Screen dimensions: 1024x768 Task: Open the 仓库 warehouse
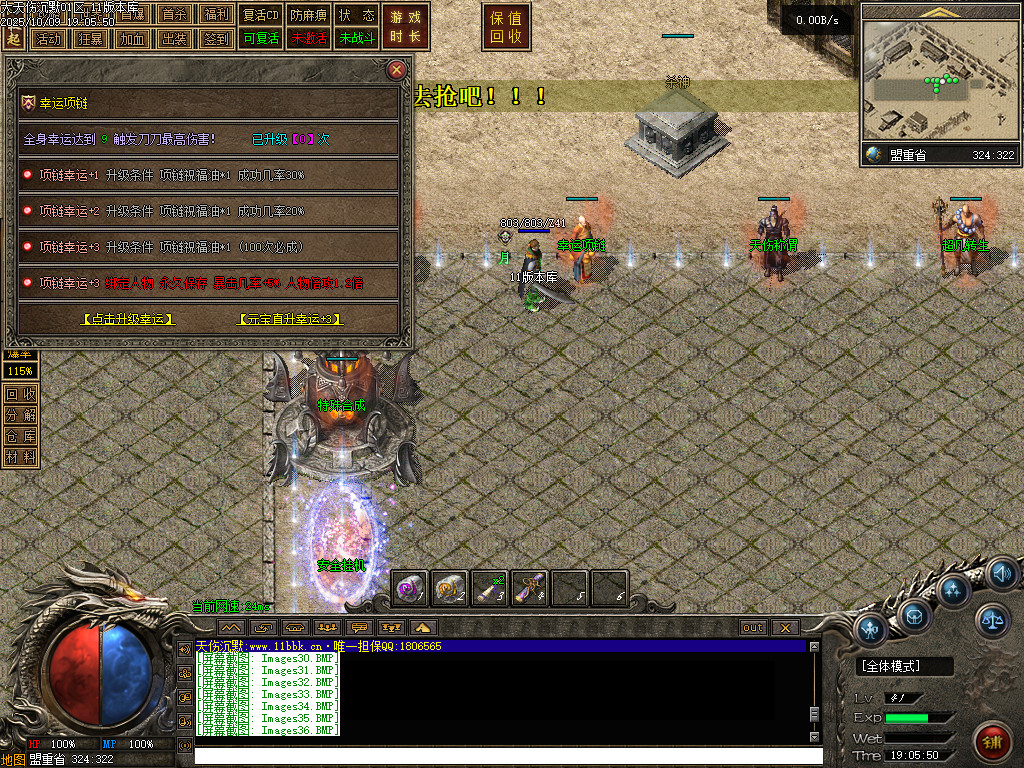20,436
